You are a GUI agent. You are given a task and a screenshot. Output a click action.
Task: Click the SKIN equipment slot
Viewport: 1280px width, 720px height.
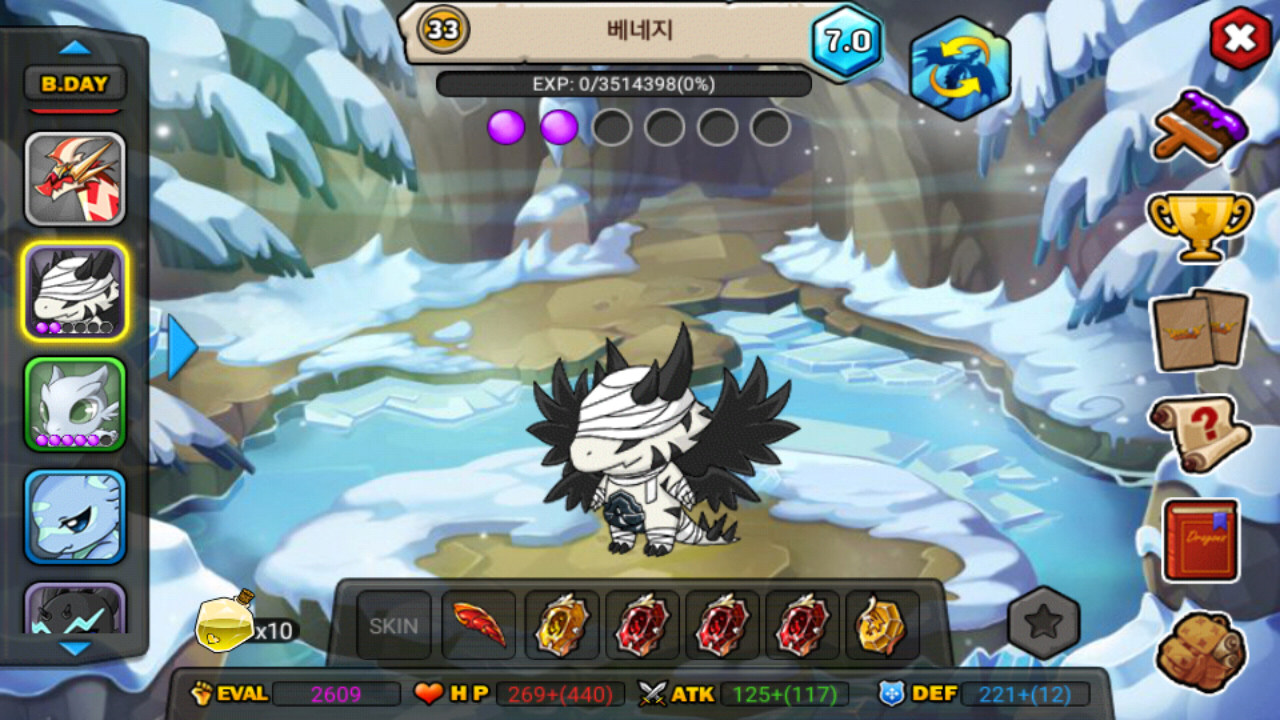coord(394,626)
